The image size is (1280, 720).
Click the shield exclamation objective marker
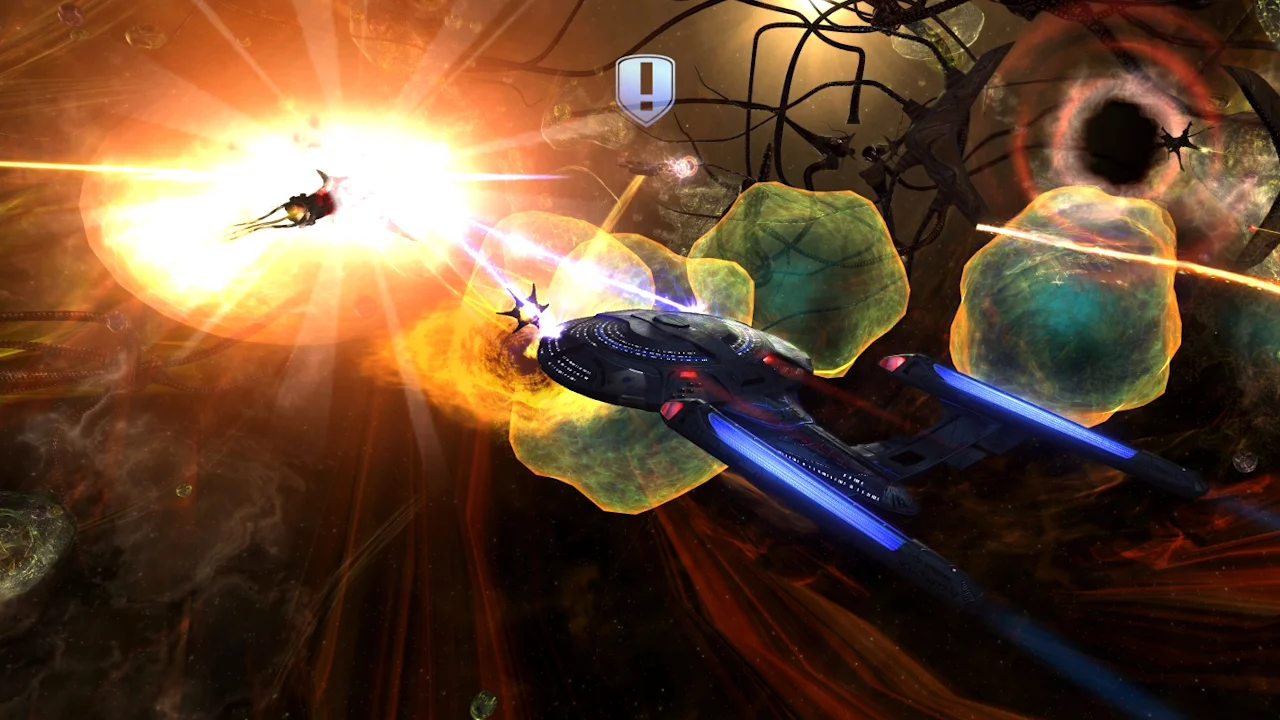(645, 89)
